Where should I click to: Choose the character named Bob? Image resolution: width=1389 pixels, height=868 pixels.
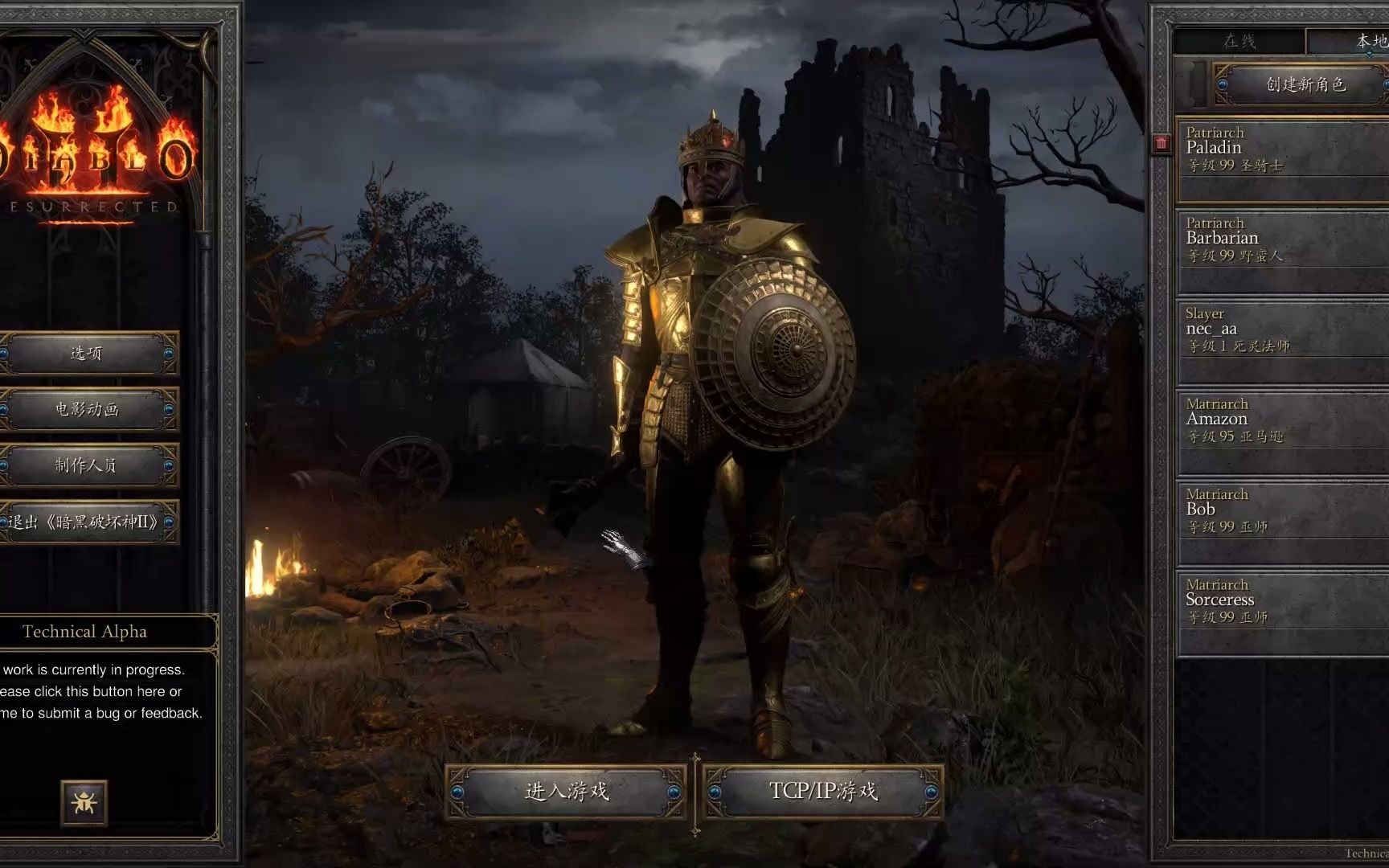(x=1282, y=521)
